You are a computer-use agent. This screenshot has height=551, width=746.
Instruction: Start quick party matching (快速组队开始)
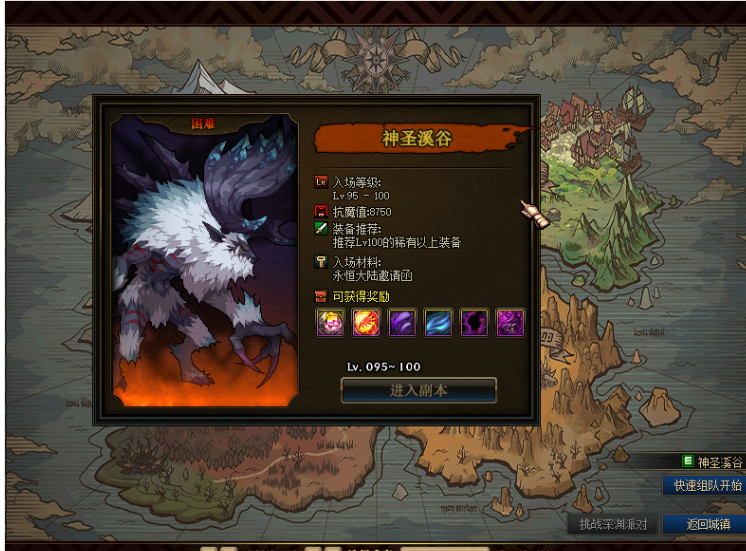tap(706, 485)
